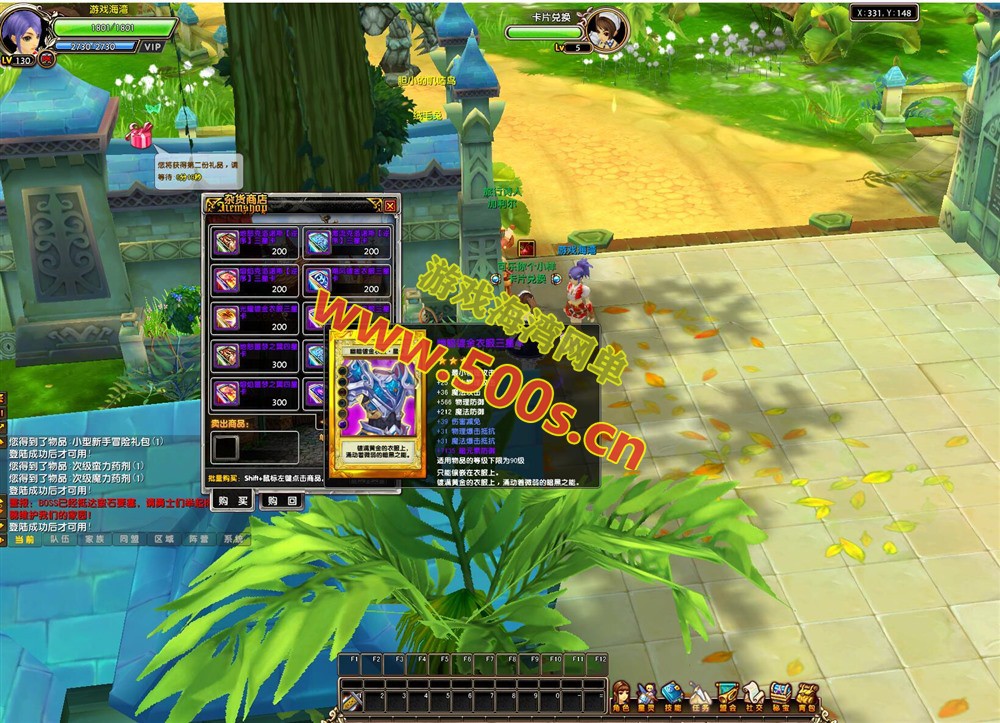Click the 购回 buyback button

(x=280, y=500)
